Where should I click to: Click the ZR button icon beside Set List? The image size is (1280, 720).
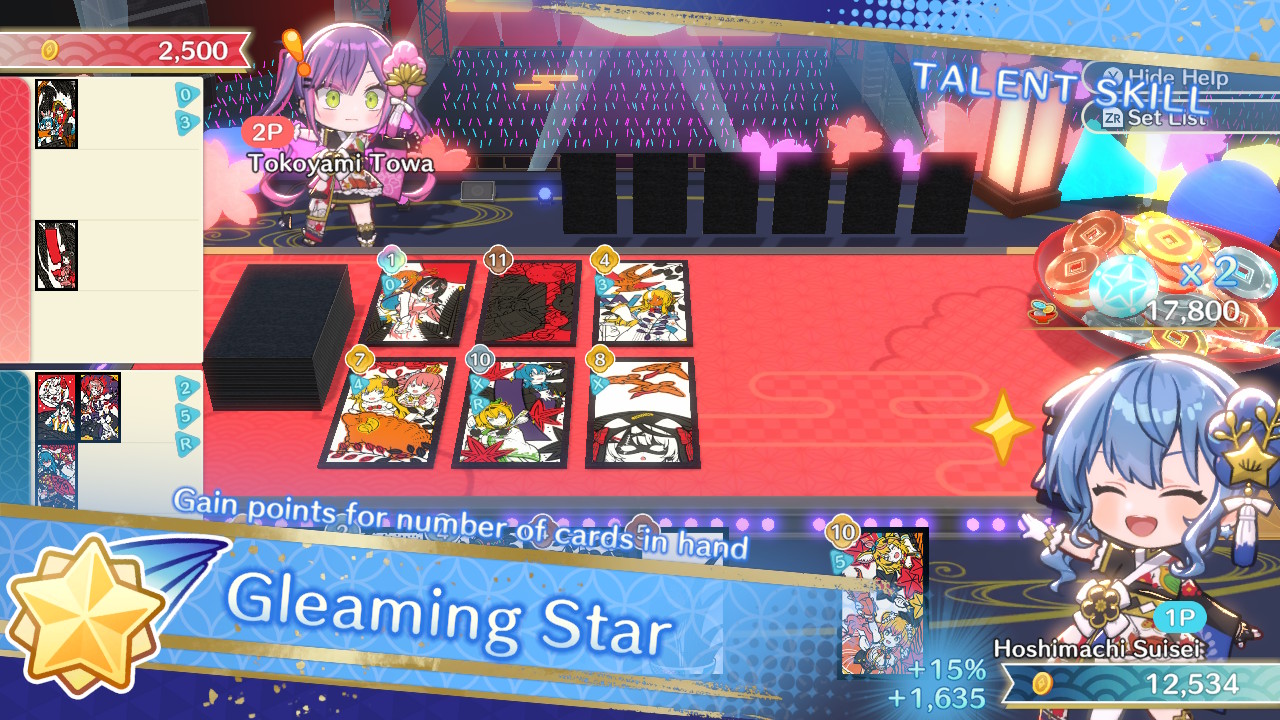tap(1114, 118)
